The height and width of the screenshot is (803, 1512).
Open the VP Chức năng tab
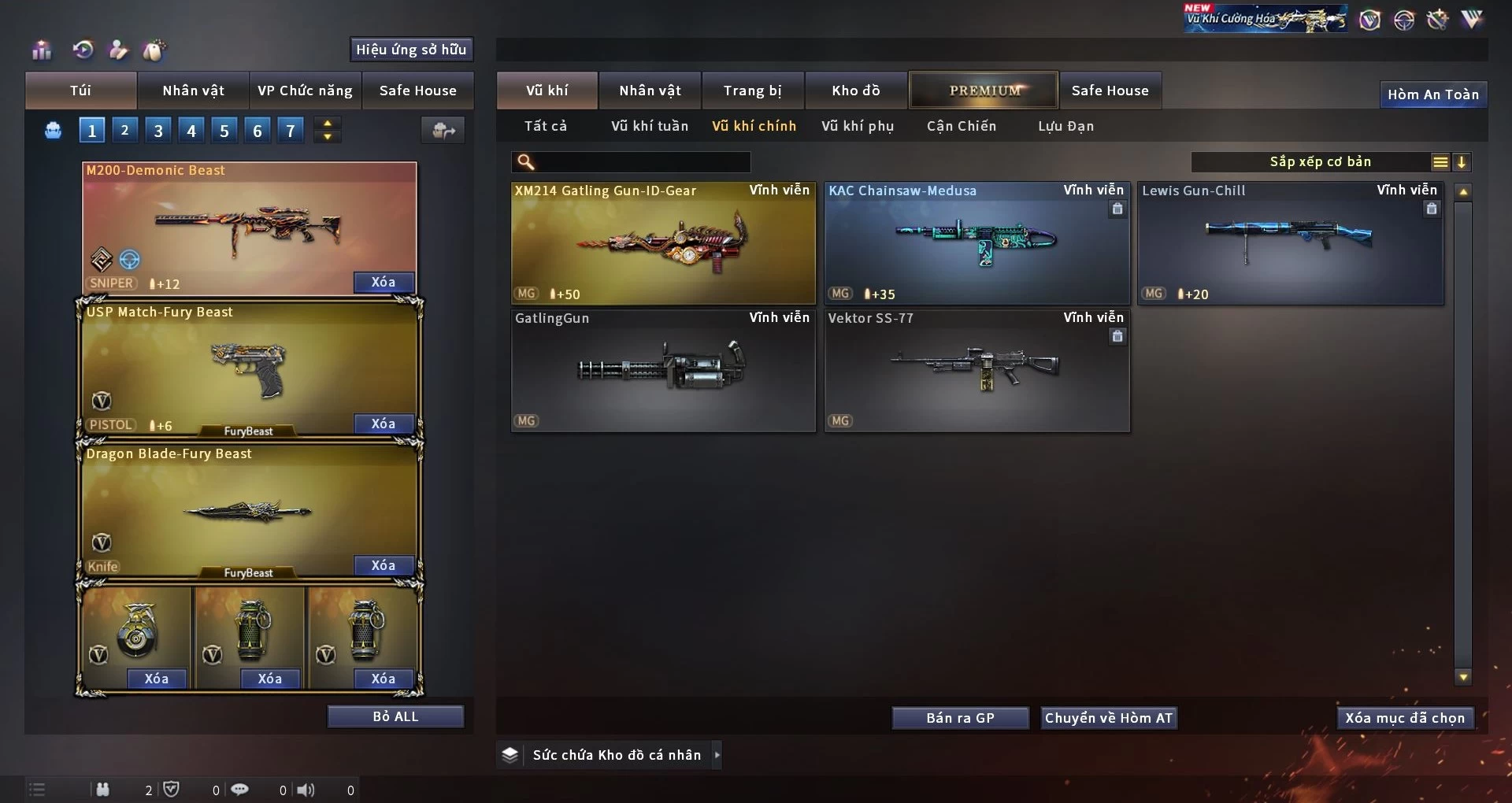click(x=305, y=91)
